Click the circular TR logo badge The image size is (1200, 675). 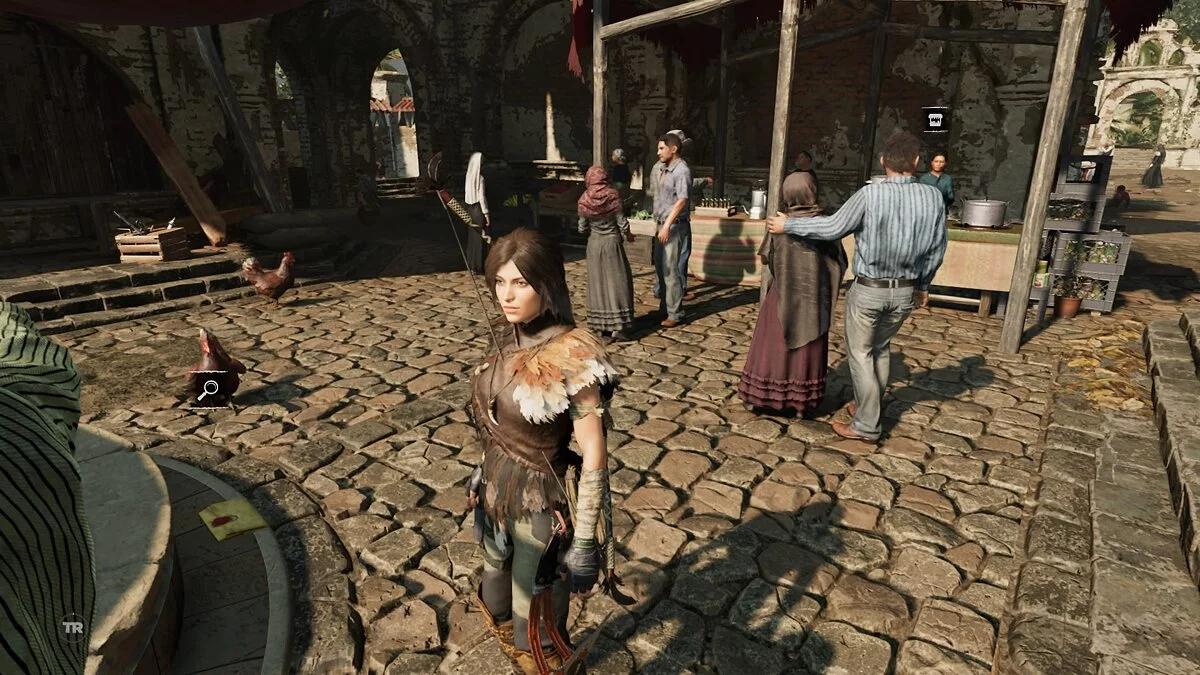72,627
